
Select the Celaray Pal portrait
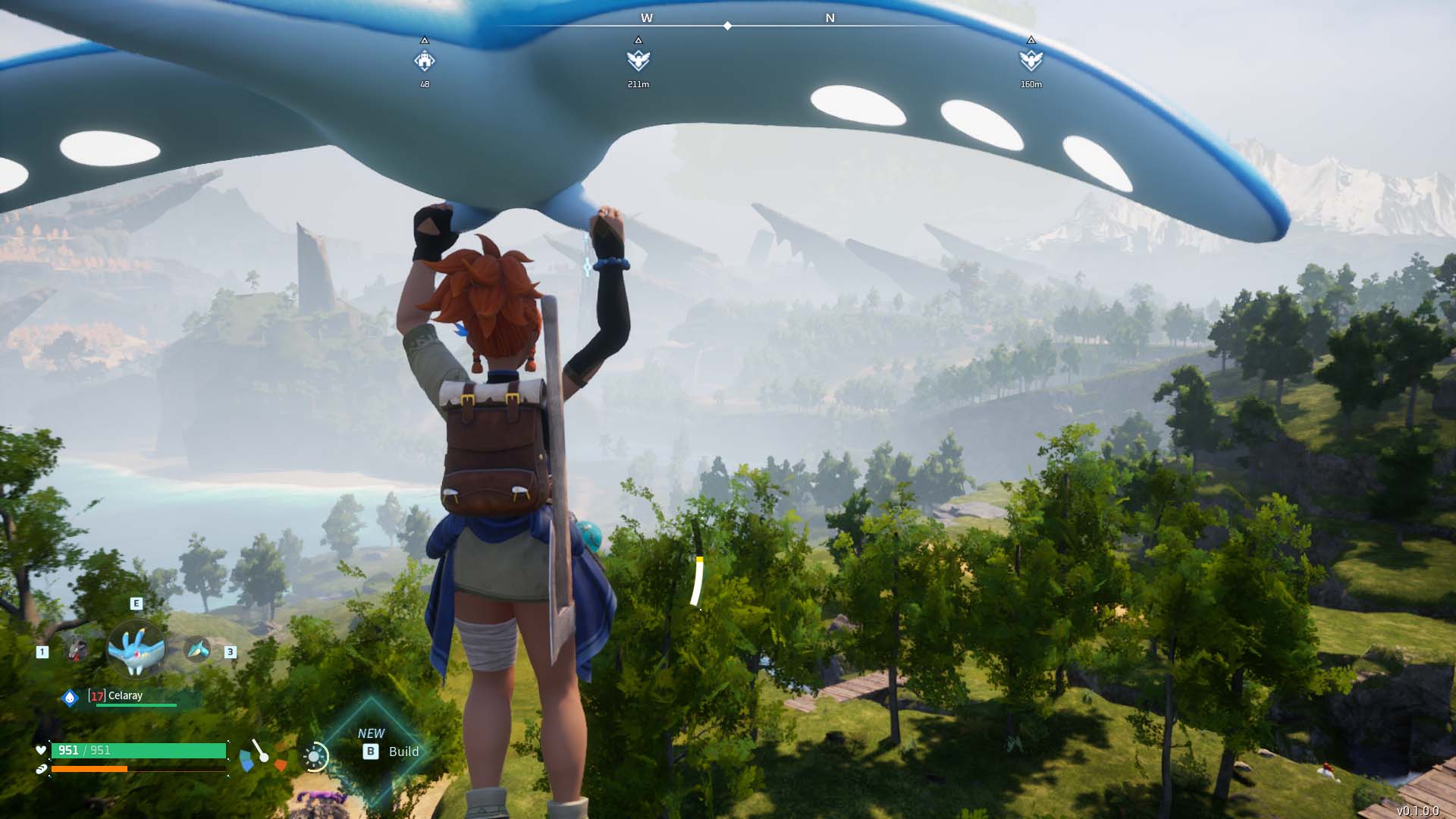tap(136, 649)
